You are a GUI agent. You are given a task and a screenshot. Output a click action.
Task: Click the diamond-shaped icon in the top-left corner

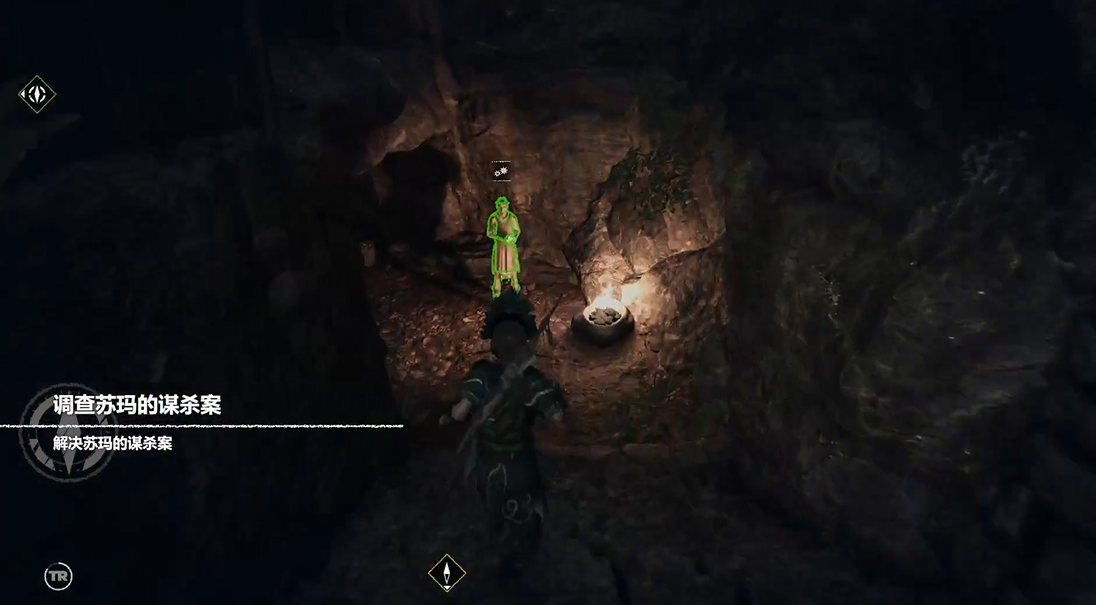pyautogui.click(x=37, y=95)
